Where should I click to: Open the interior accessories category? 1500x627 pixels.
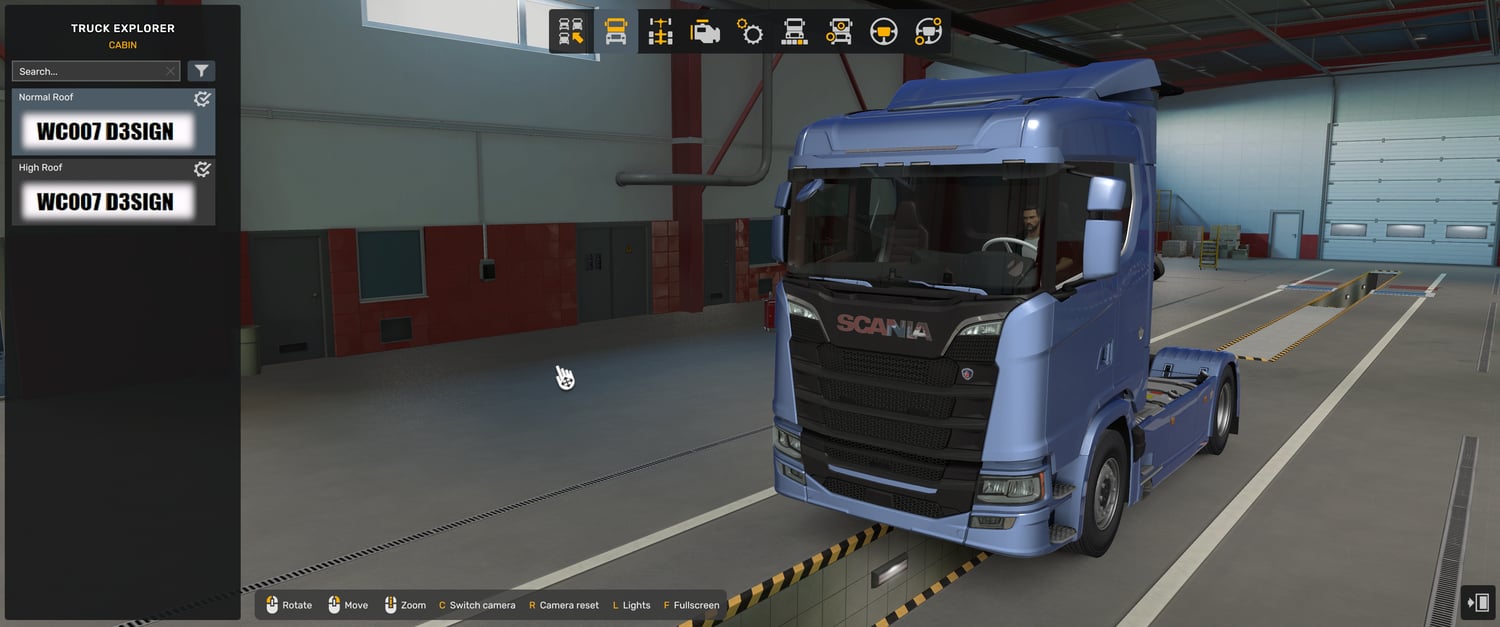coord(928,32)
